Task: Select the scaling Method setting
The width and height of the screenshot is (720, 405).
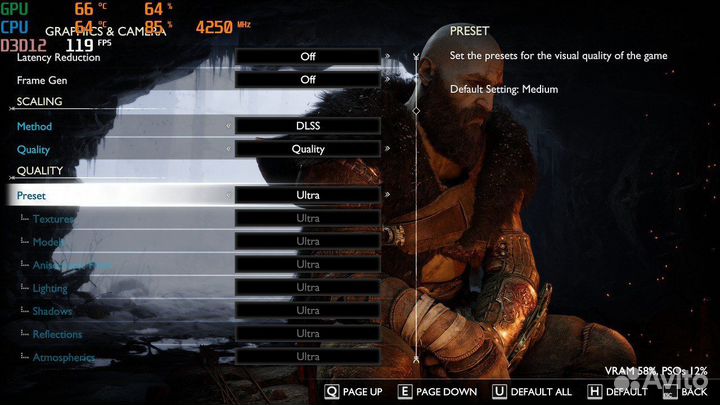Action: coord(34,127)
